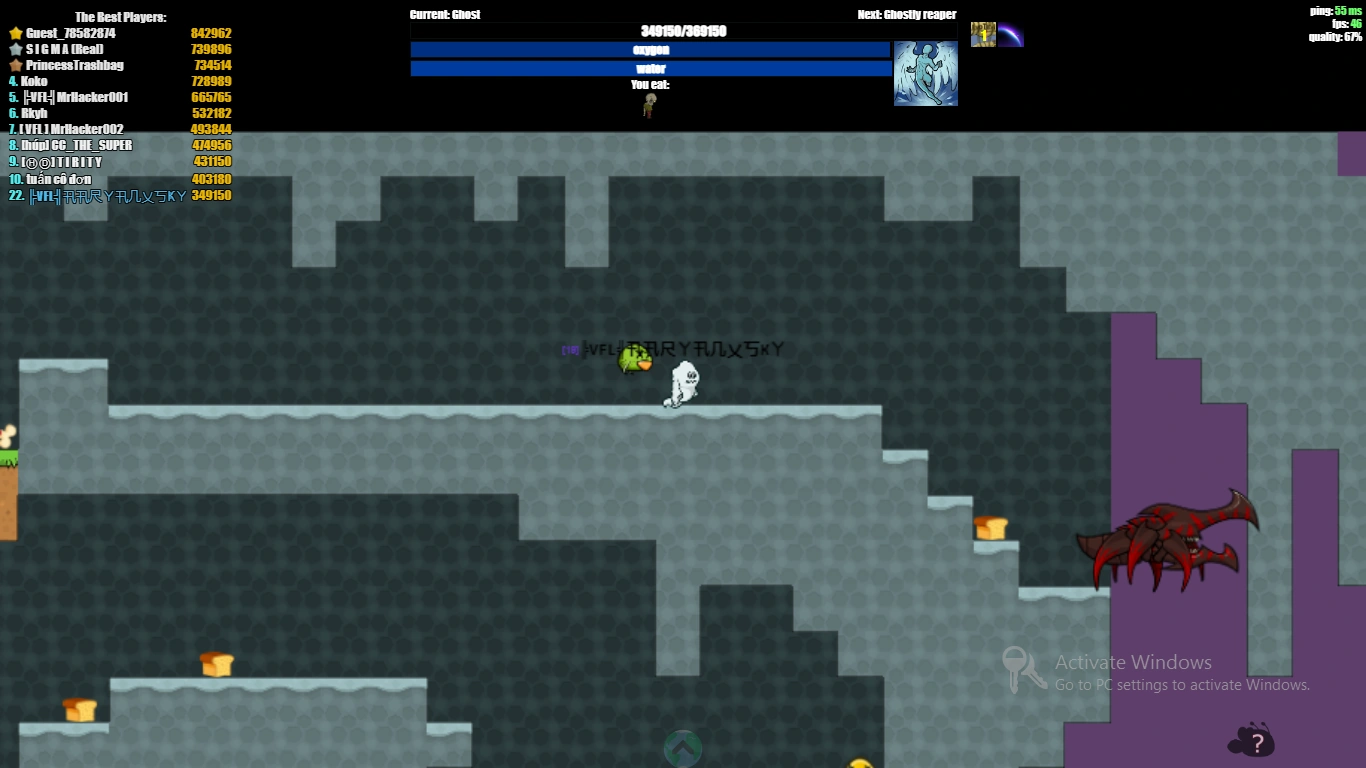The width and height of the screenshot is (1366, 768).
Task: Select the inventory item with count 1
Action: 981,33
